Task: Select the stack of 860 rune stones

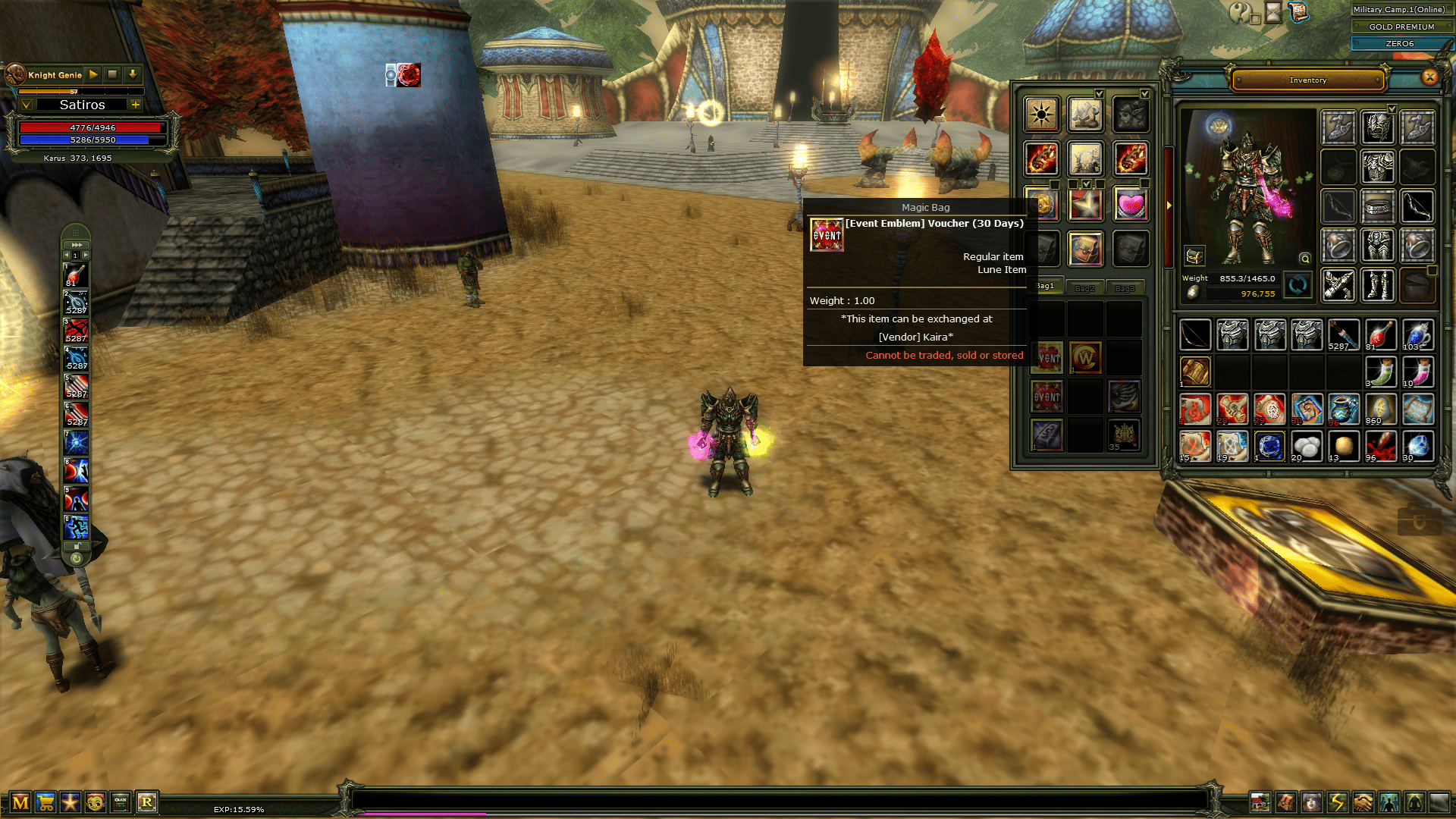Action: 1380,409
